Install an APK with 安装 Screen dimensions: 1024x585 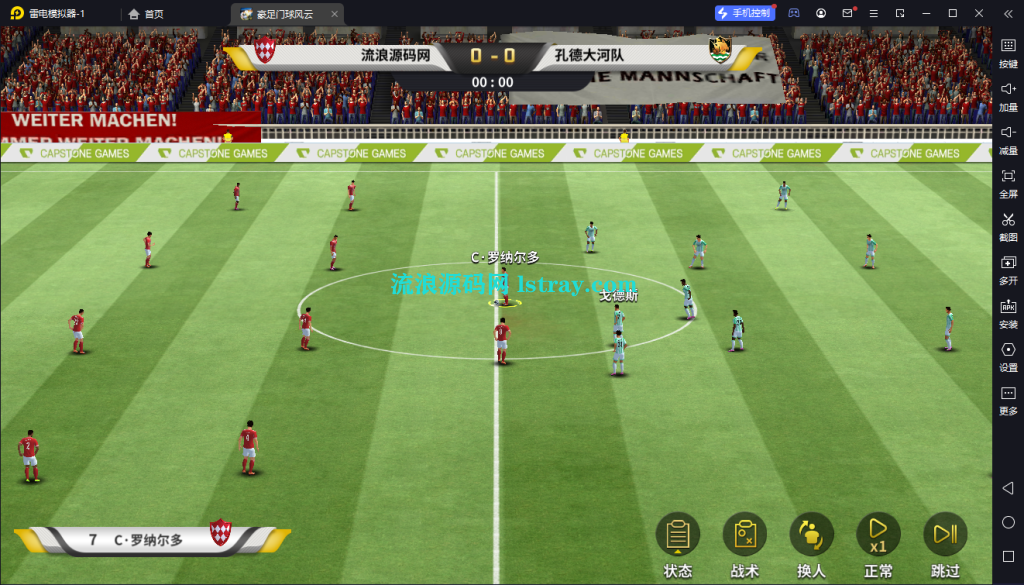coord(1008,312)
